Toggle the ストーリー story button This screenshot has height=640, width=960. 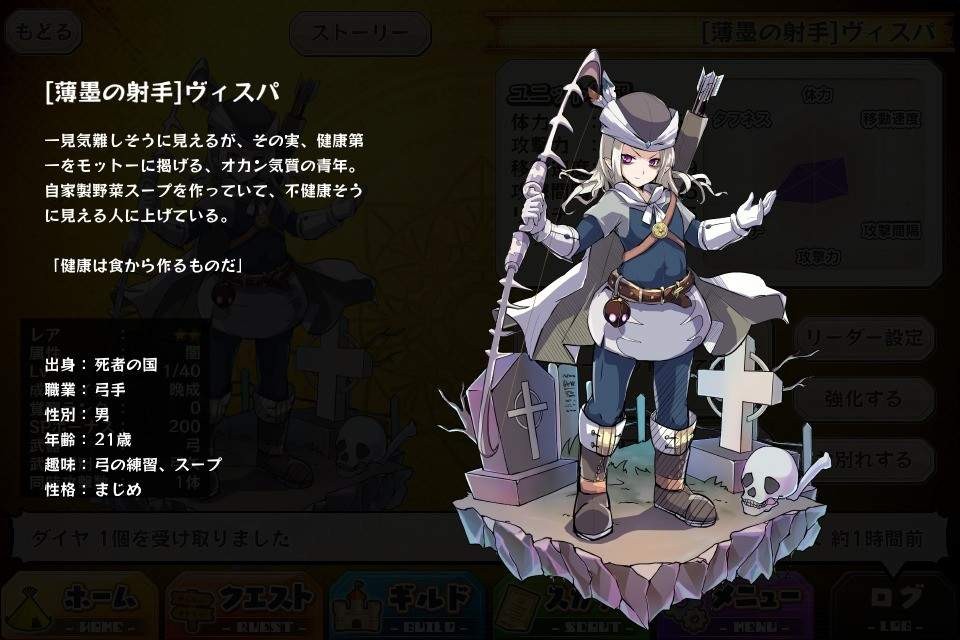(360, 33)
